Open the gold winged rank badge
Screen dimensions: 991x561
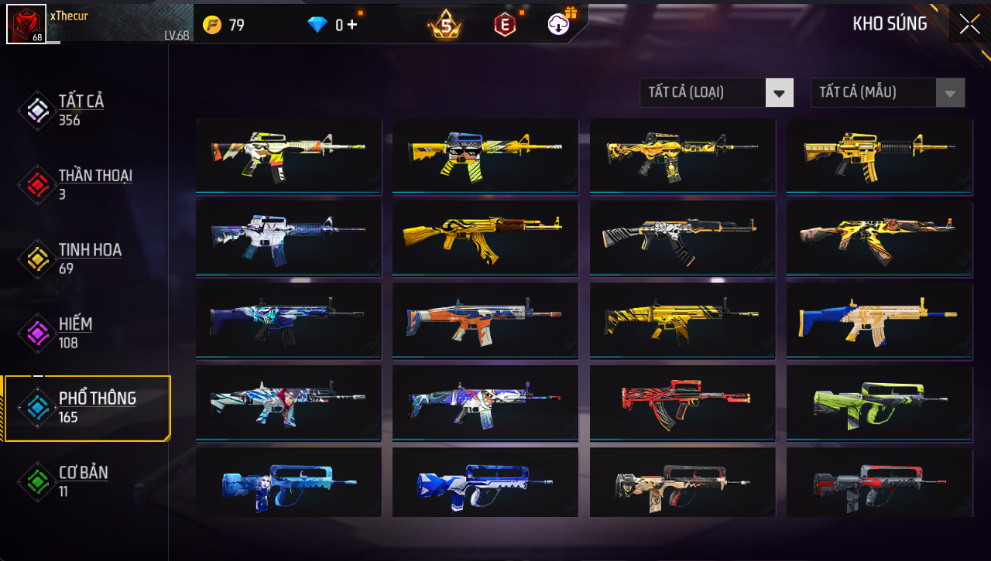pos(445,25)
